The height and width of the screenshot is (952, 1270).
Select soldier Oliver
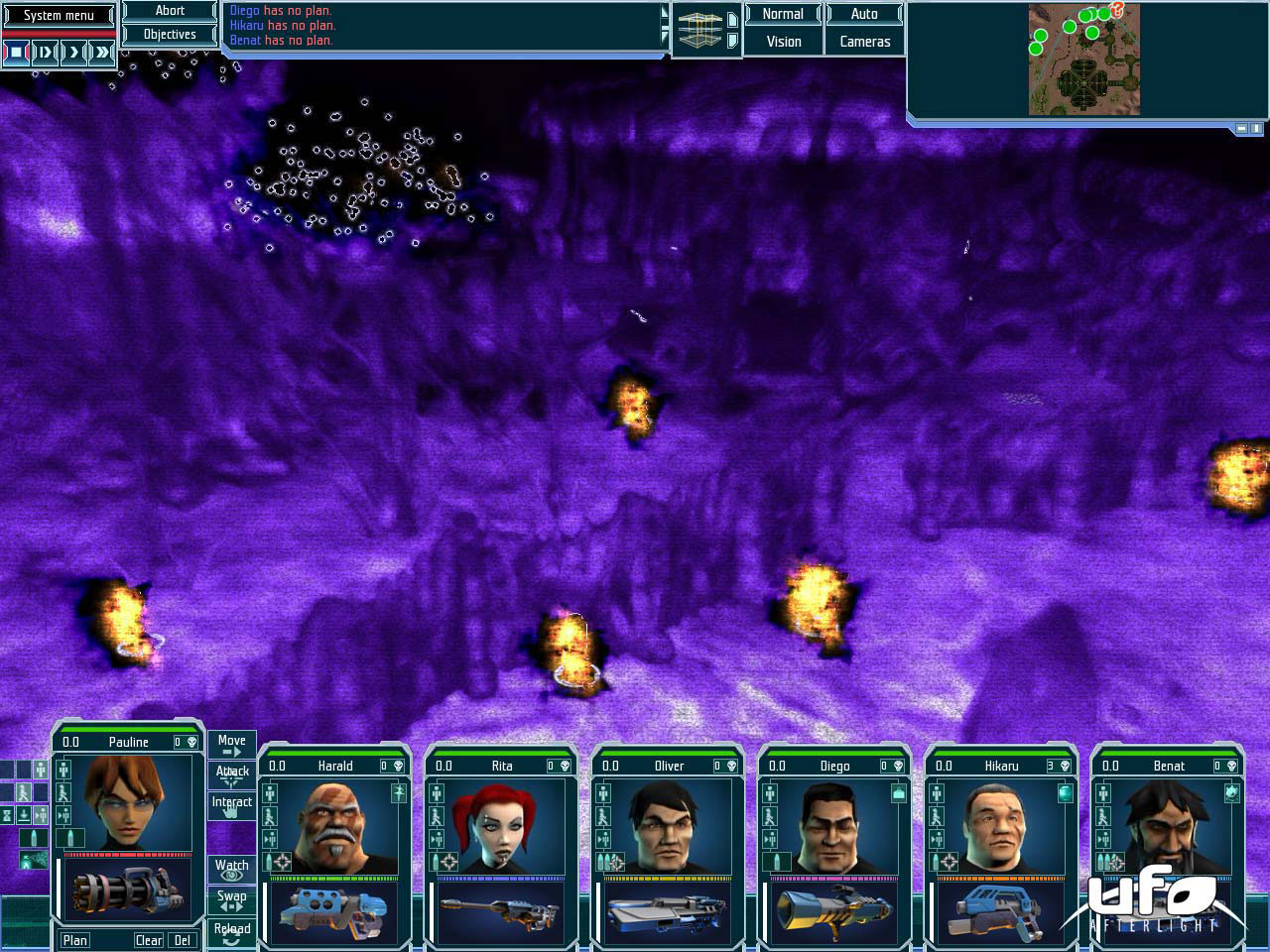tap(667, 823)
